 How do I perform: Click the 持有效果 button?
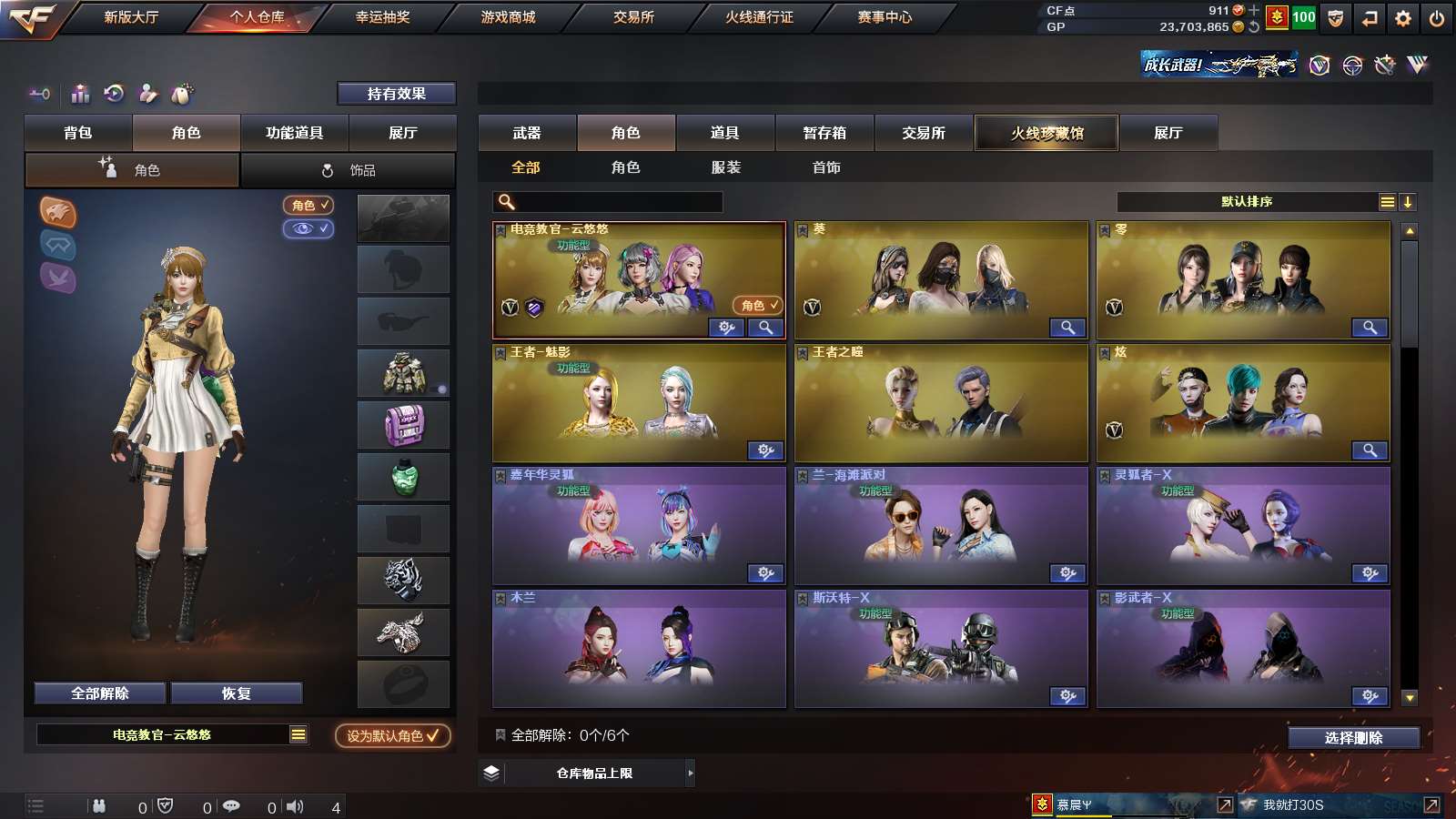coord(396,94)
